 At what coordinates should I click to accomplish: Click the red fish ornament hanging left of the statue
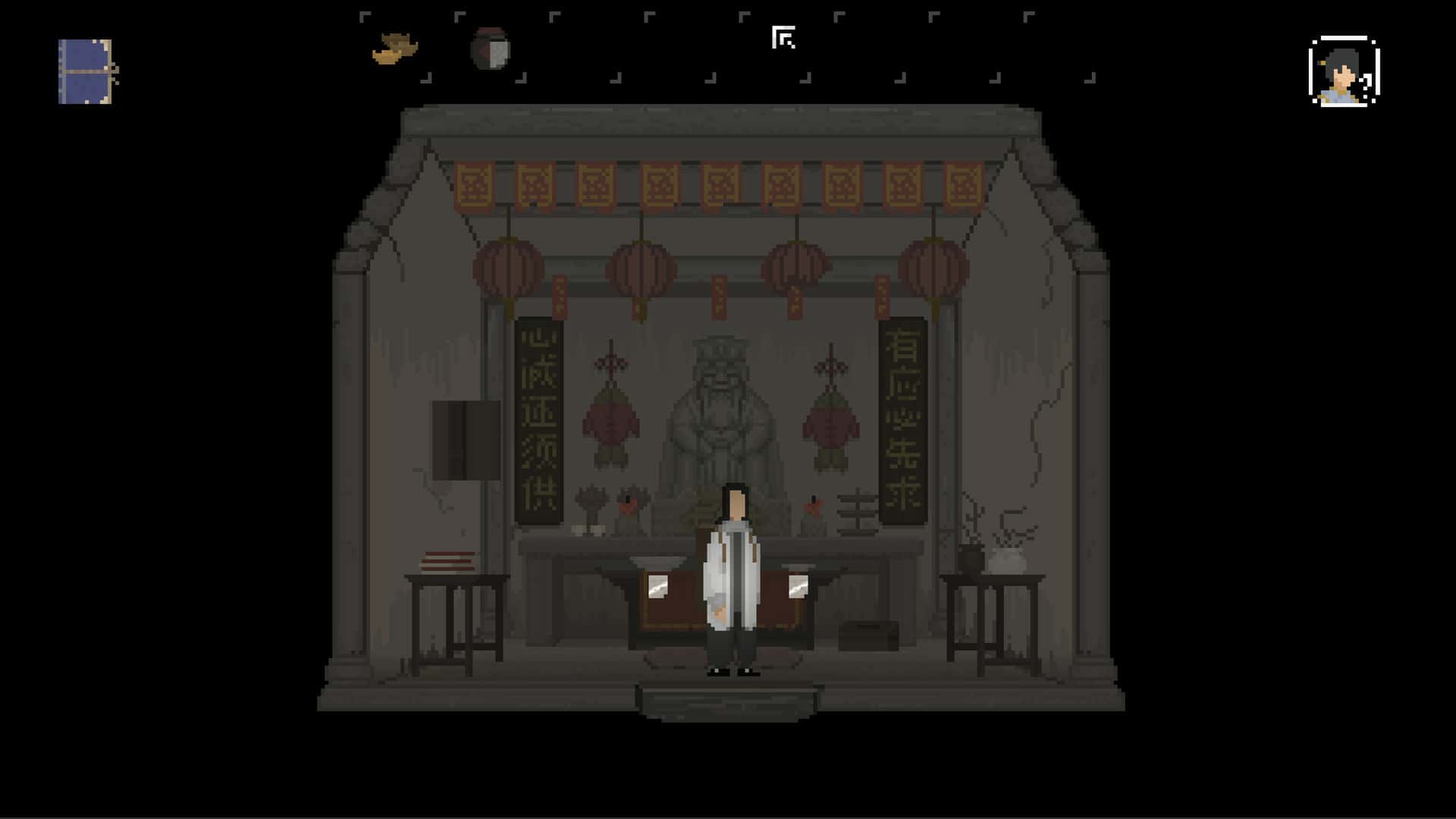pyautogui.click(x=610, y=421)
